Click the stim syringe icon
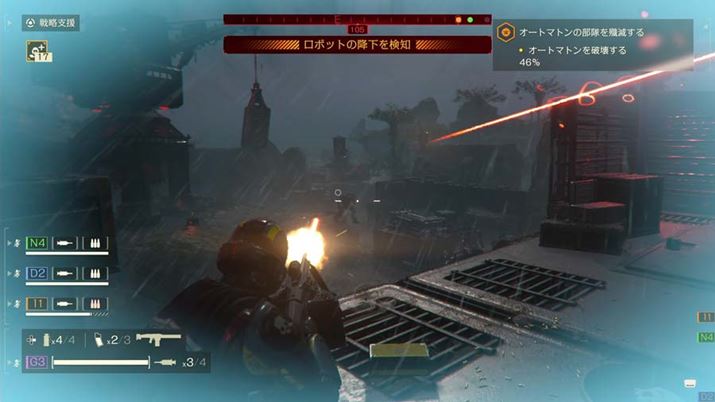Viewport: 715px width, 402px height. [x=167, y=361]
